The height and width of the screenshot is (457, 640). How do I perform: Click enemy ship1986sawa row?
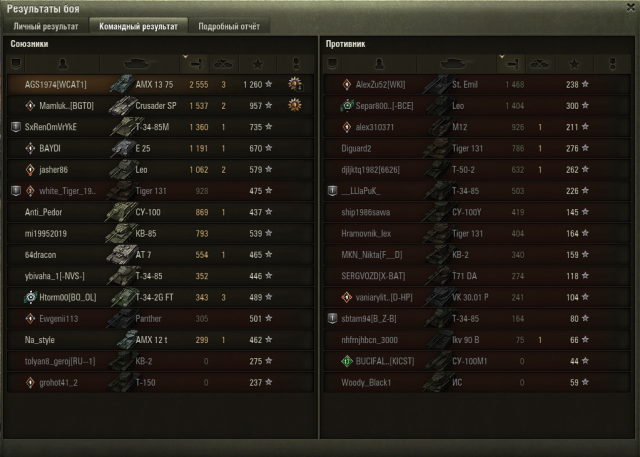click(x=476, y=212)
